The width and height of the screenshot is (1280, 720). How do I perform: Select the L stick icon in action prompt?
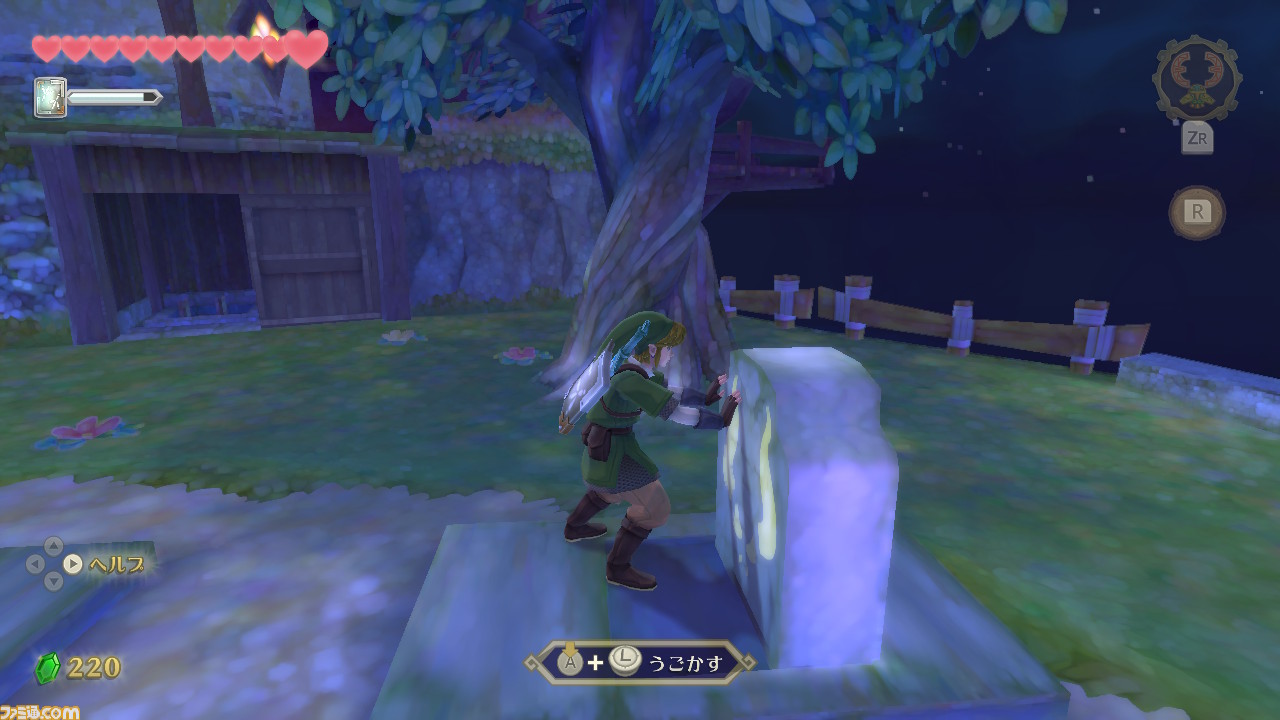pyautogui.click(x=624, y=661)
